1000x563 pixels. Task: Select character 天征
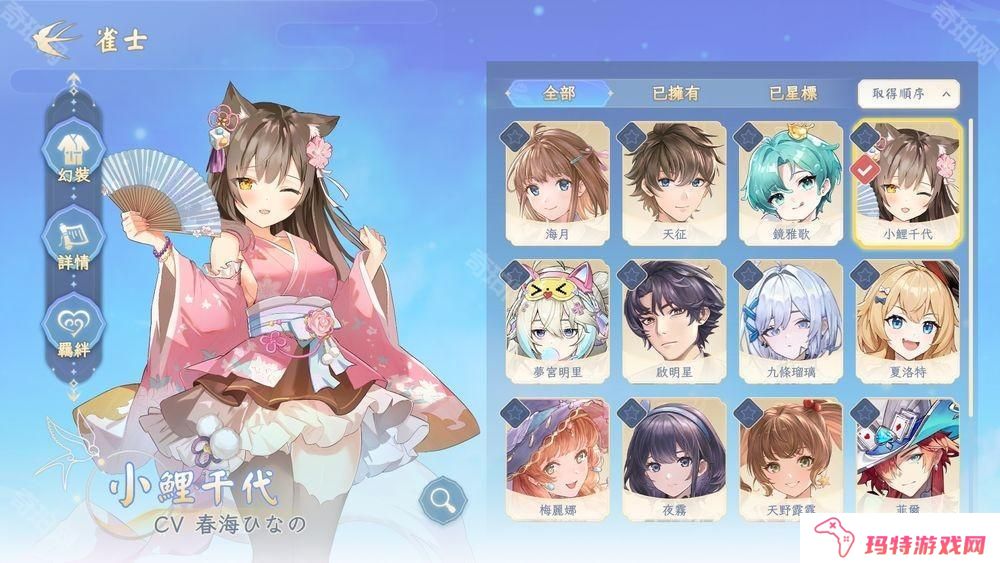coord(674,182)
